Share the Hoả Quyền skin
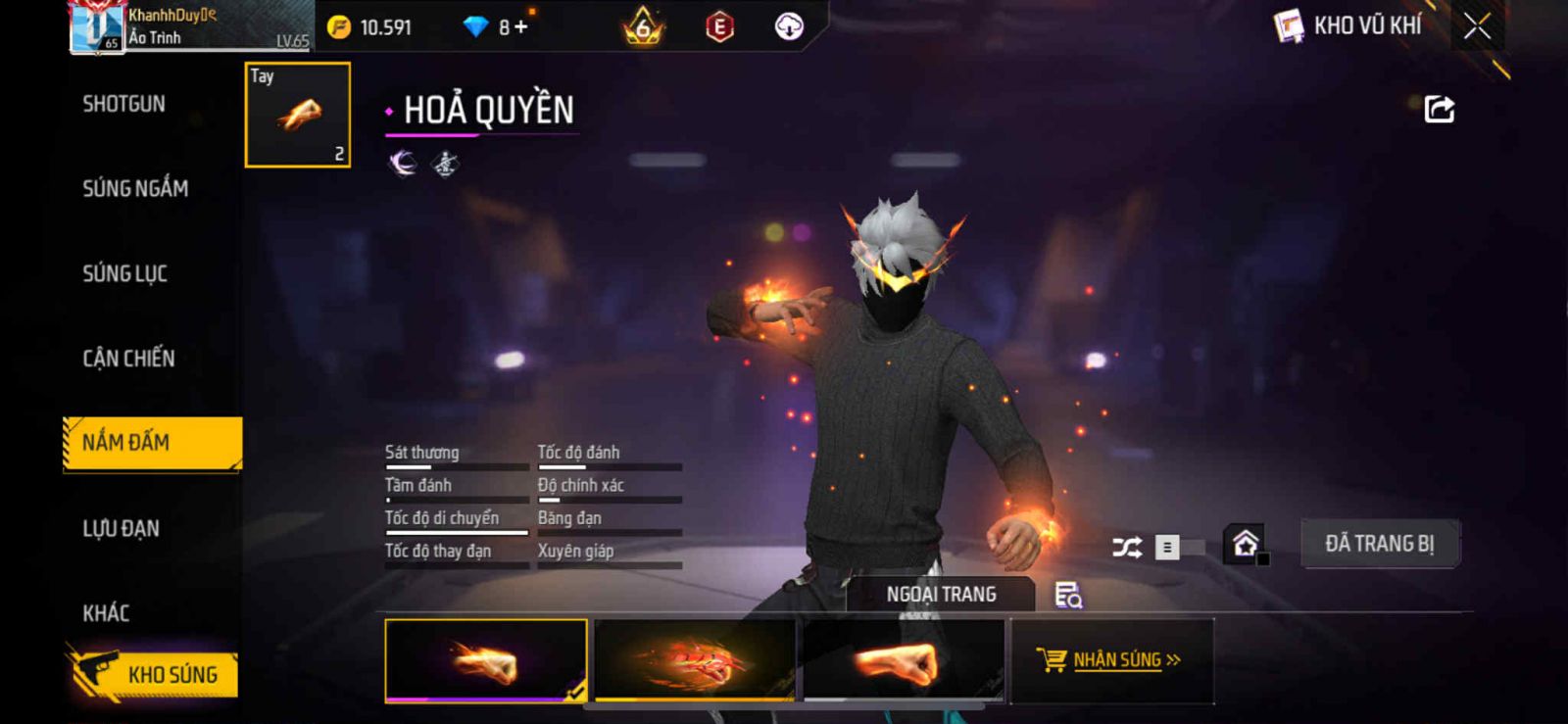Viewport: 1568px width, 724px height. coord(1439,109)
